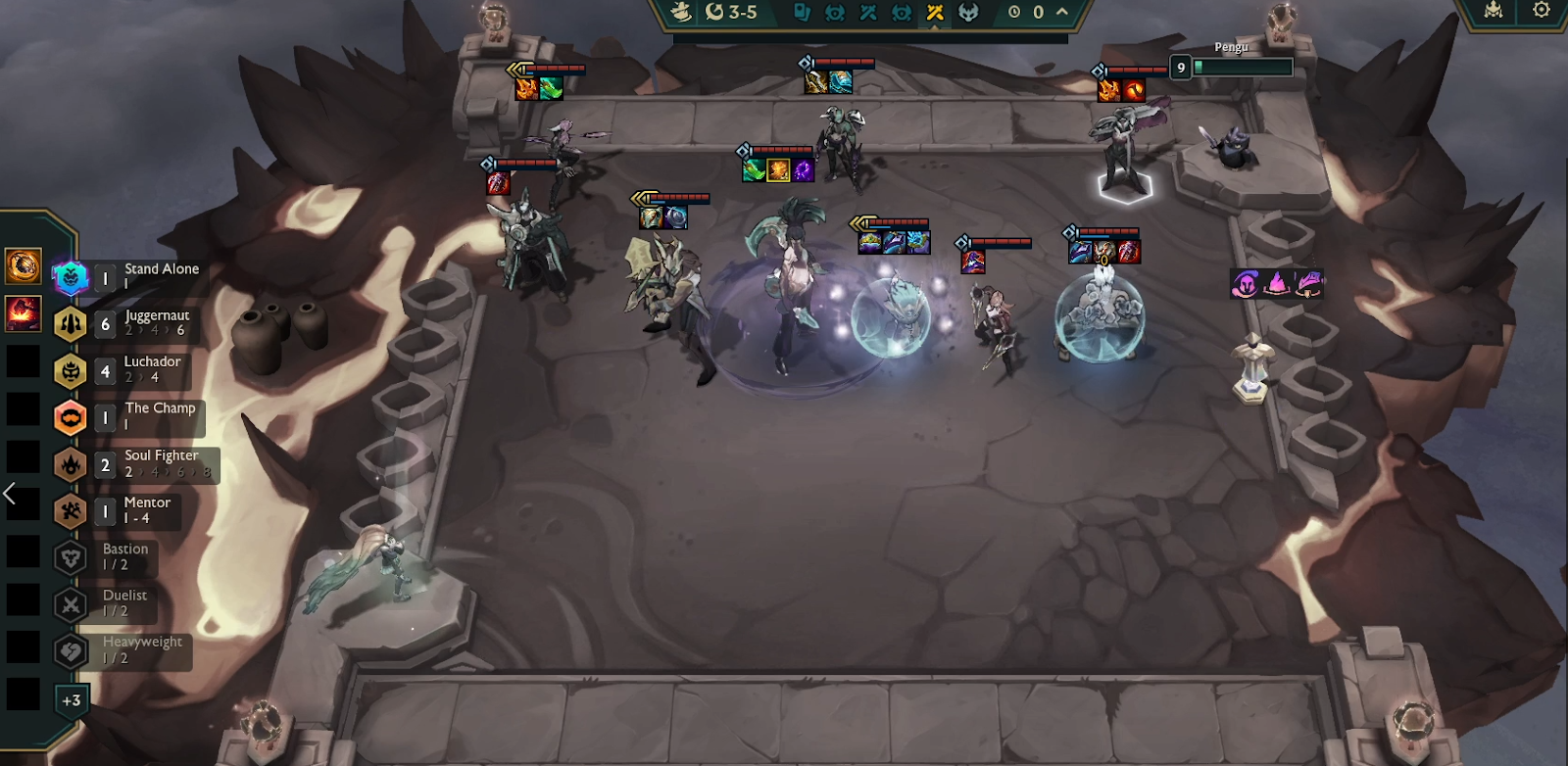Click the Duelist trait row
This screenshot has width=1568, height=766.
click(x=108, y=603)
